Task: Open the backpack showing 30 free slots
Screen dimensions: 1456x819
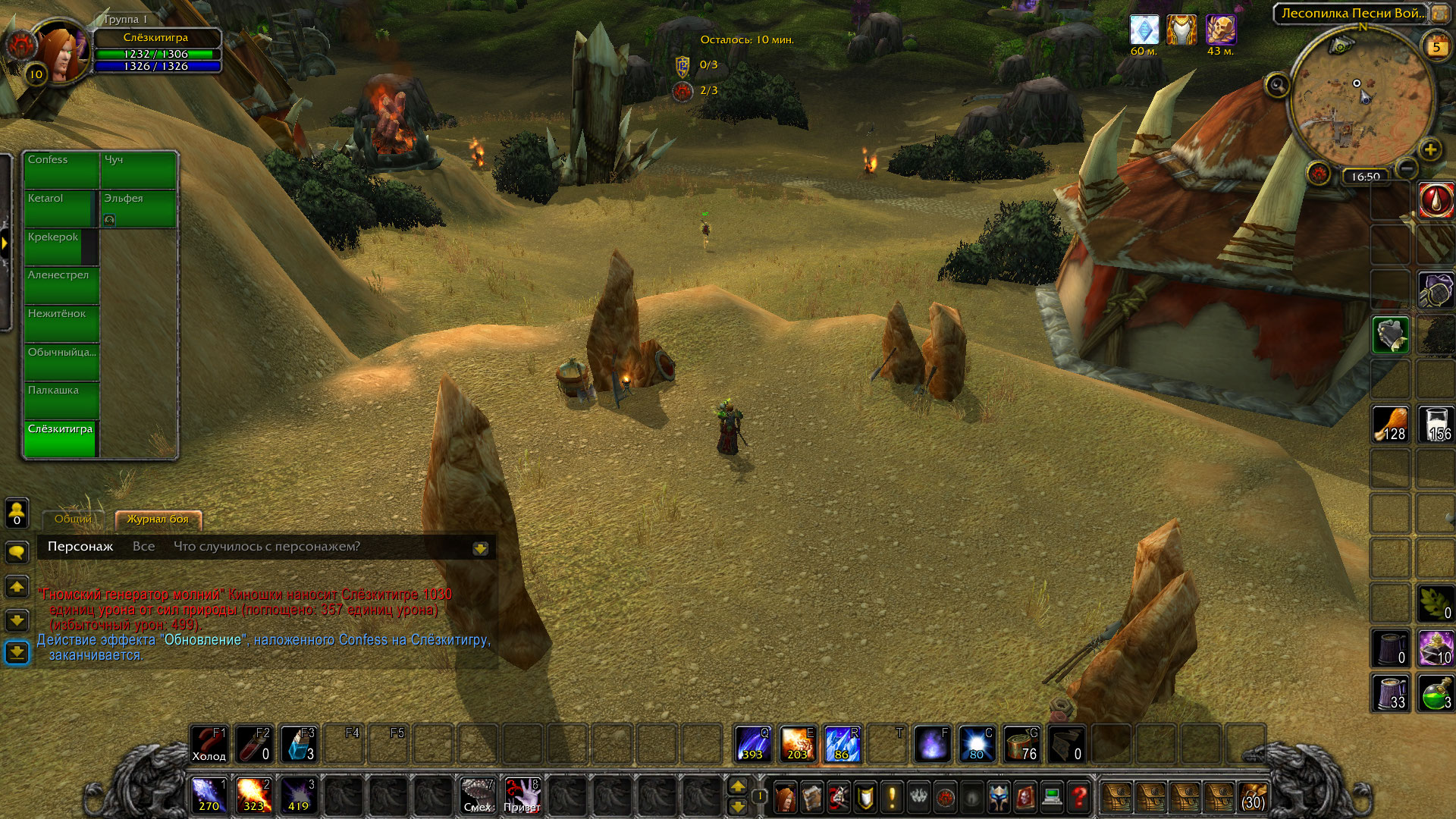Action: (x=1253, y=798)
